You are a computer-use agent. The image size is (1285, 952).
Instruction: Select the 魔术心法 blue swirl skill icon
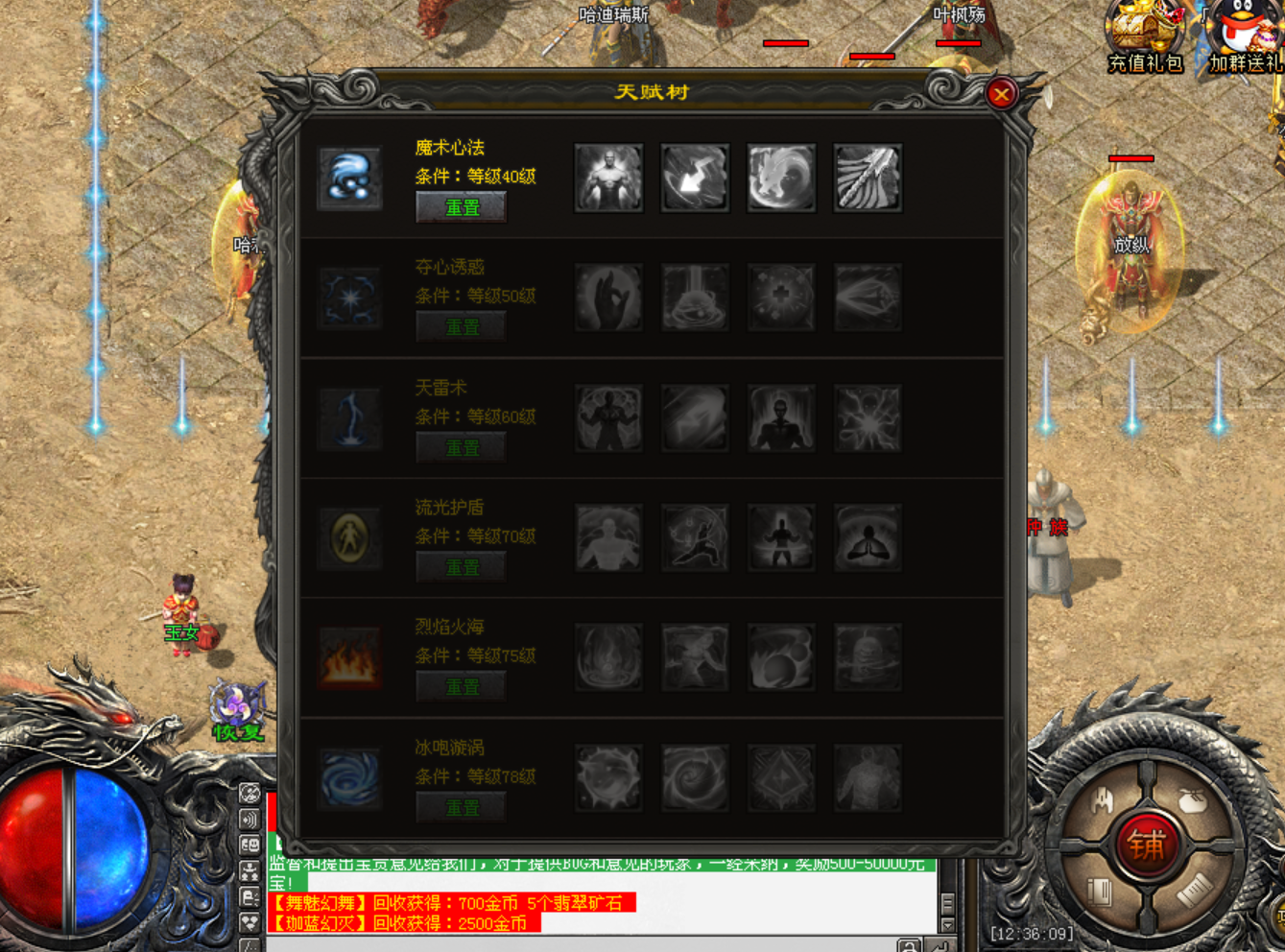350,178
